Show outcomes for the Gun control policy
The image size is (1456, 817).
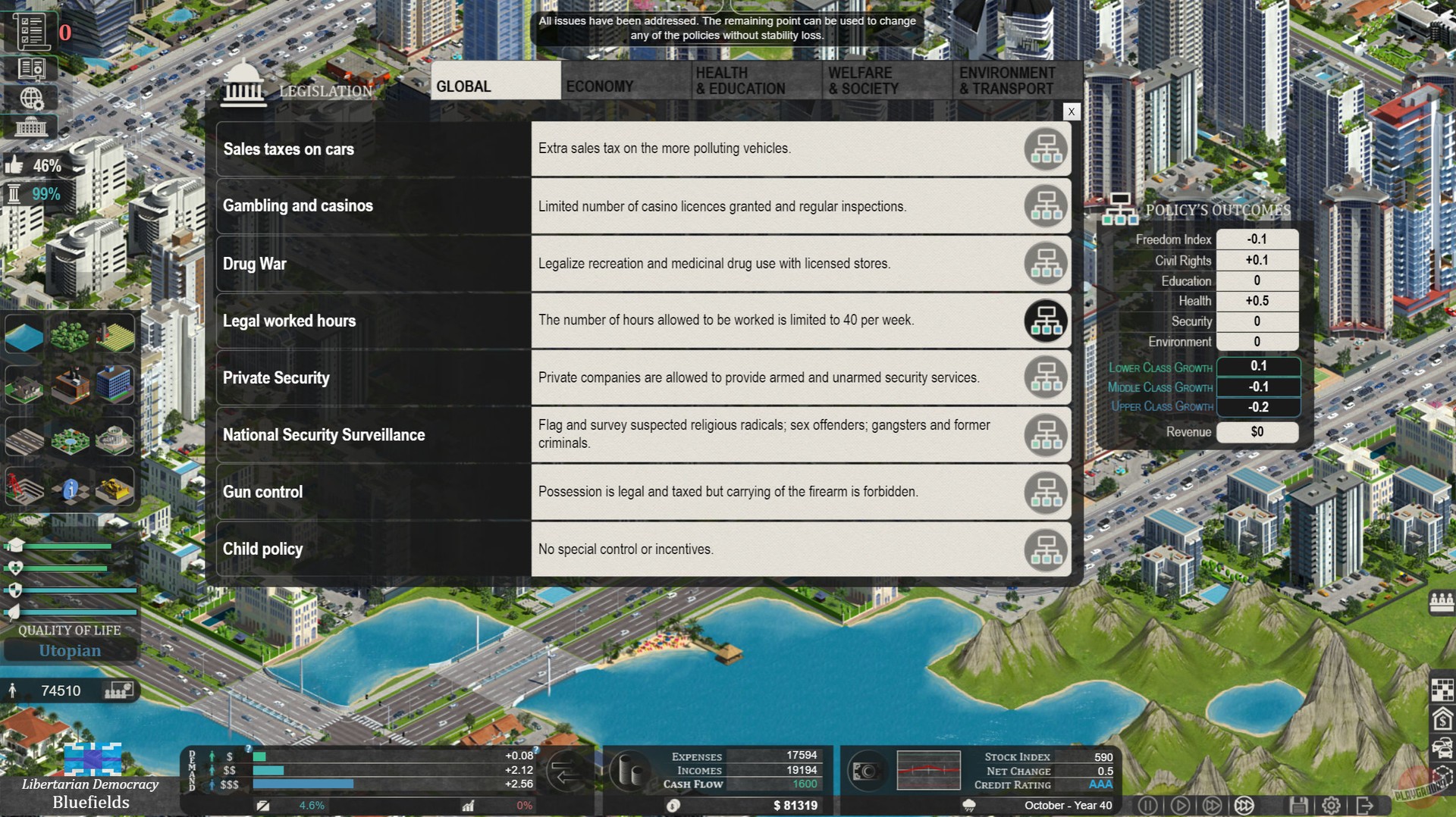pos(1046,492)
